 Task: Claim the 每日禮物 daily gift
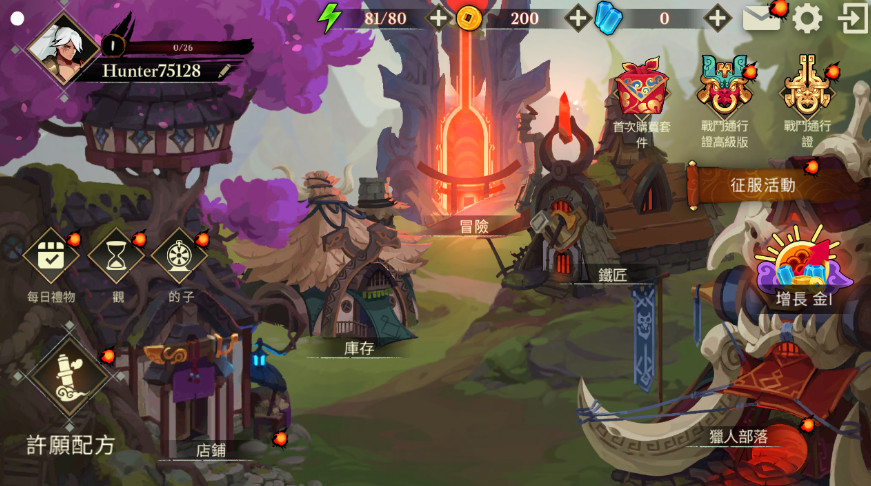point(51,256)
